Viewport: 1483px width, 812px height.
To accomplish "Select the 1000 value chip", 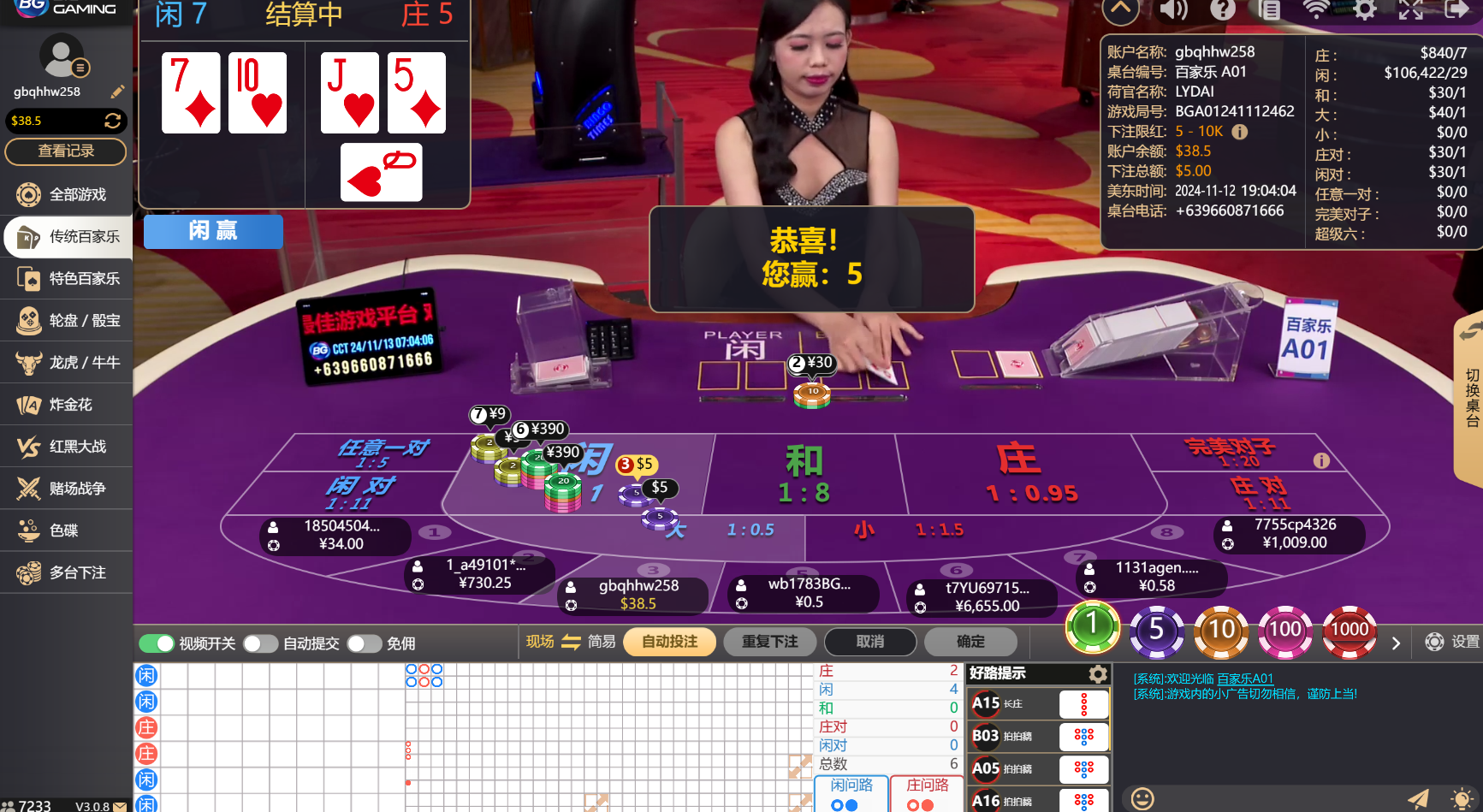I will (x=1350, y=631).
